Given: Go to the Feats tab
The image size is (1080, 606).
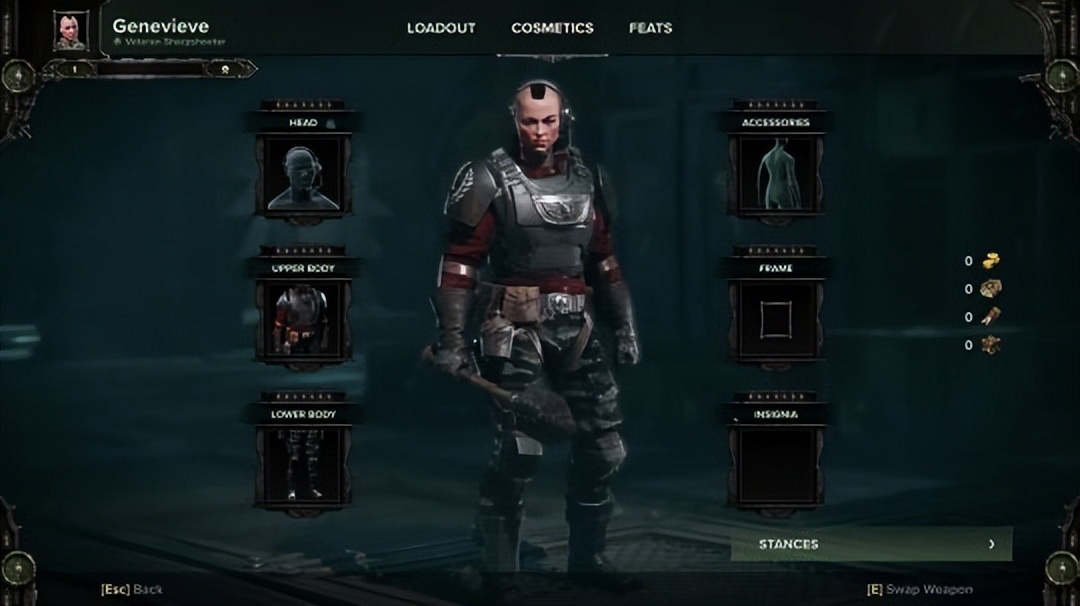Looking at the screenshot, I should point(650,28).
